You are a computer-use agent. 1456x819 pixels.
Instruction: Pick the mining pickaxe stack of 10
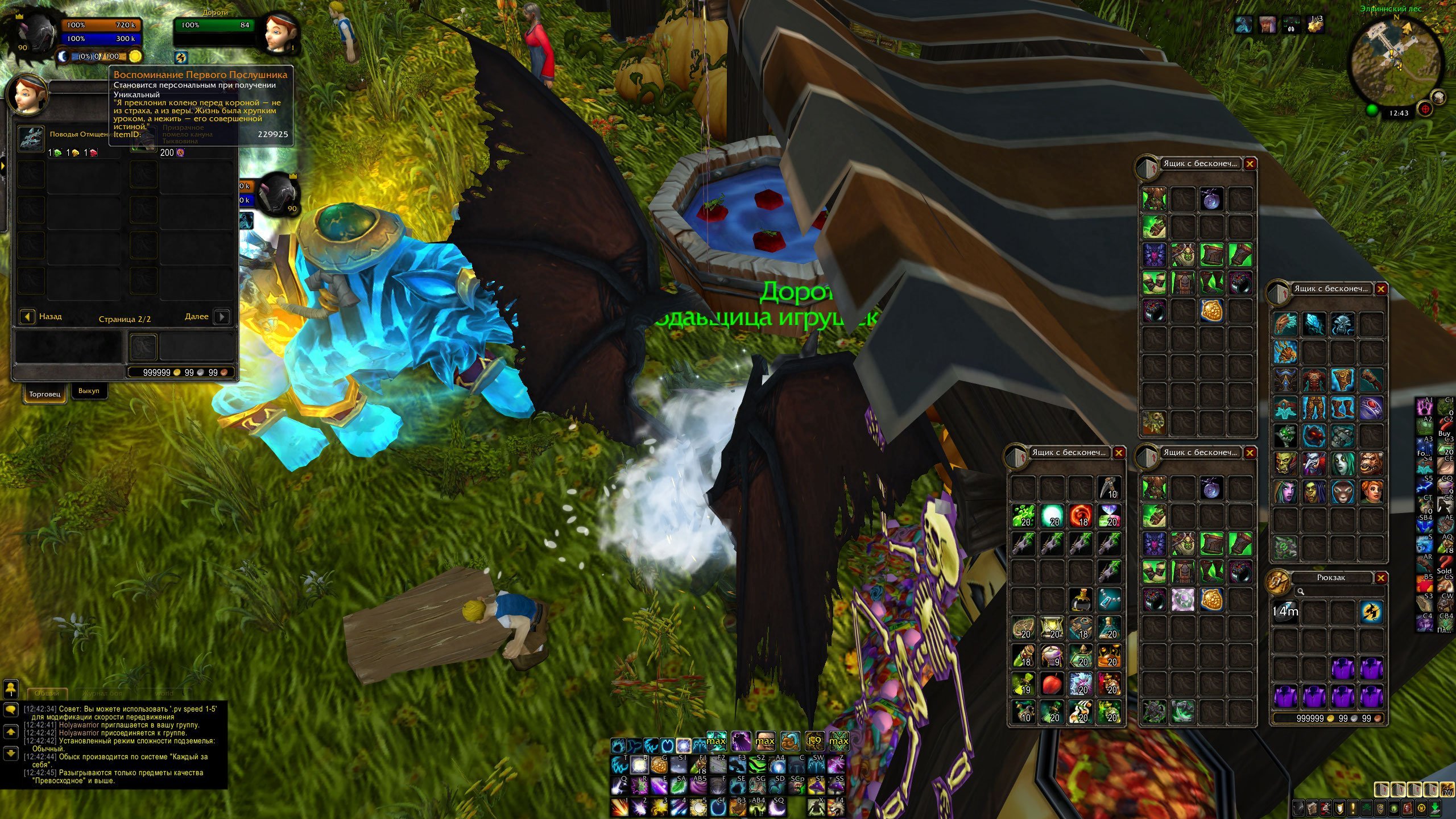pyautogui.click(x=1109, y=487)
